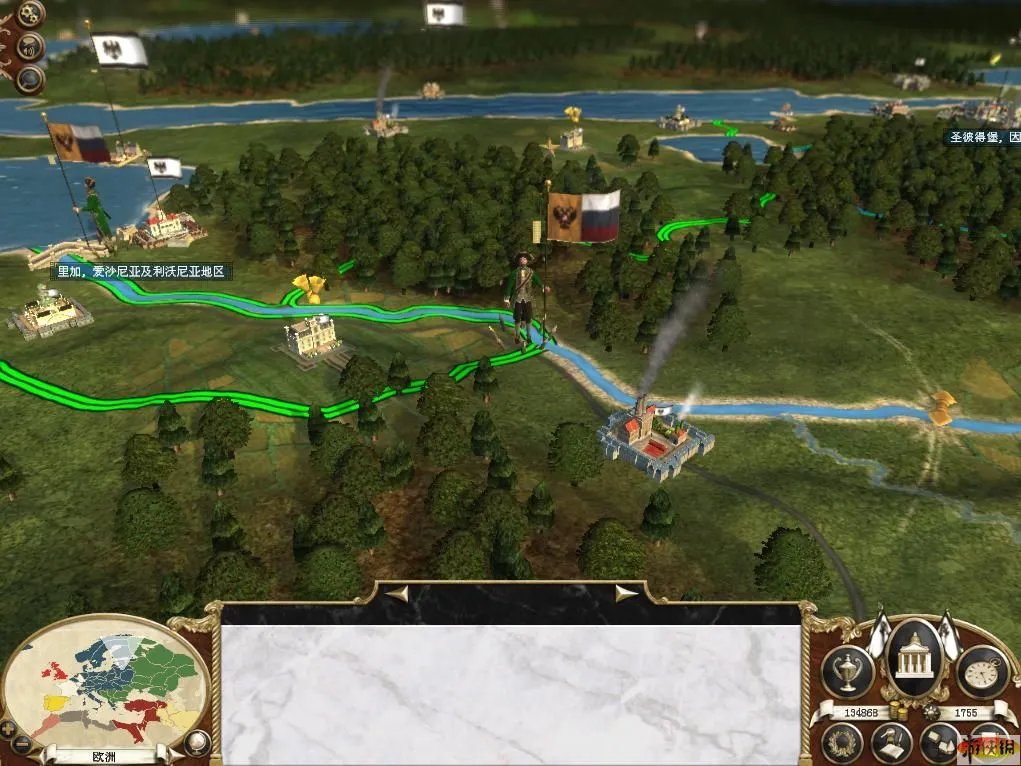Image resolution: width=1021 pixels, height=766 pixels.
Task: Click the globe button beside the minimap
Action: (198, 742)
